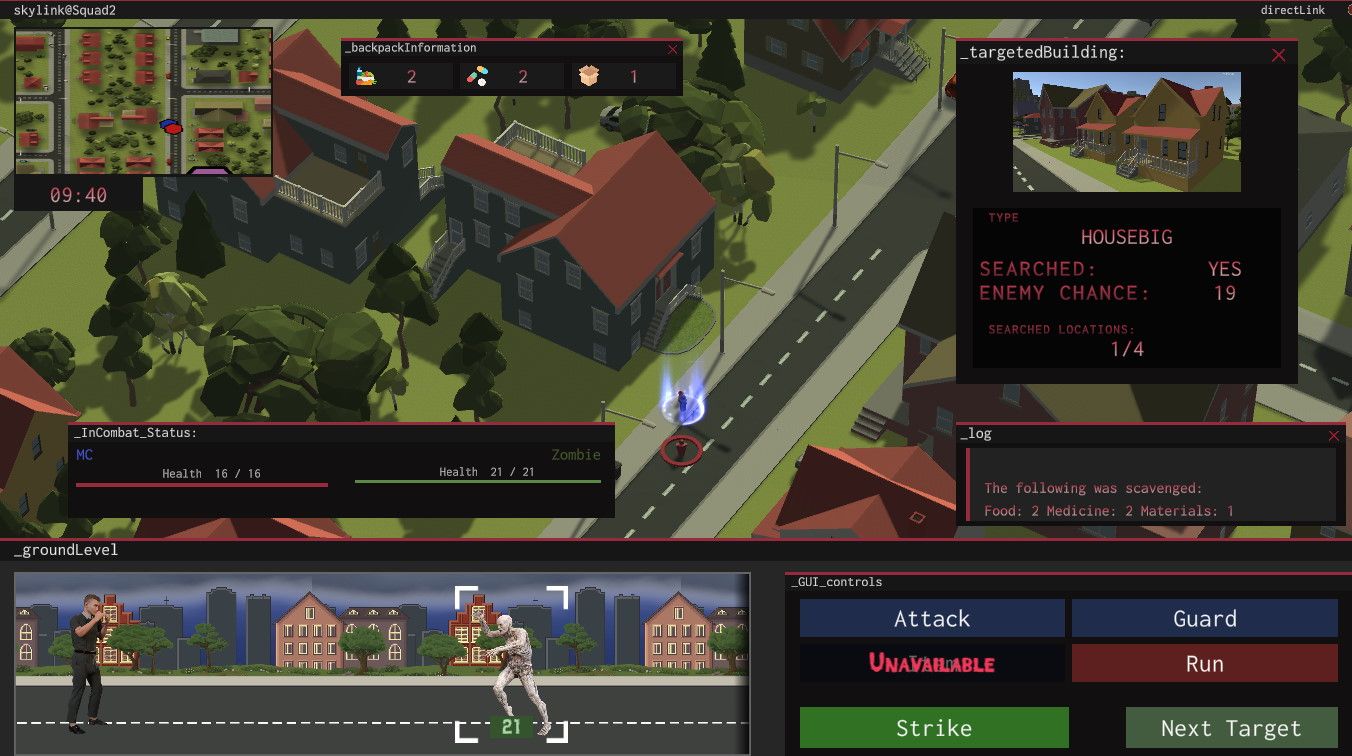Screen dimensions: 1352x756
Task: Select the Guard action
Action: pyautogui.click(x=1204, y=619)
